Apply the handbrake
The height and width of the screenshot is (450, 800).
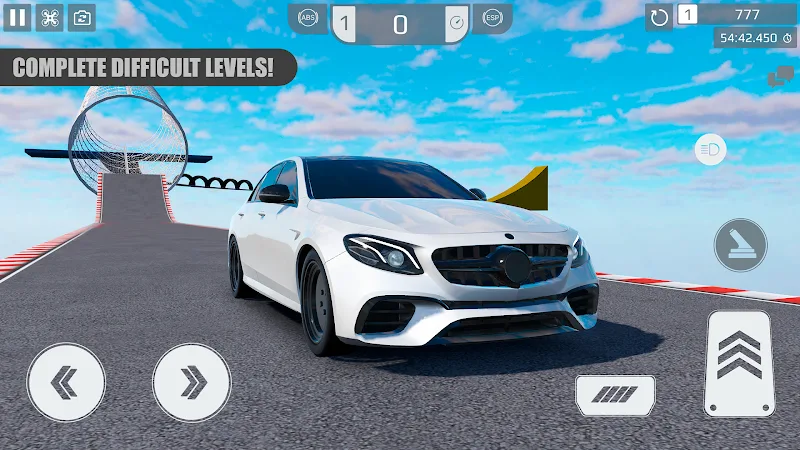click(x=740, y=245)
